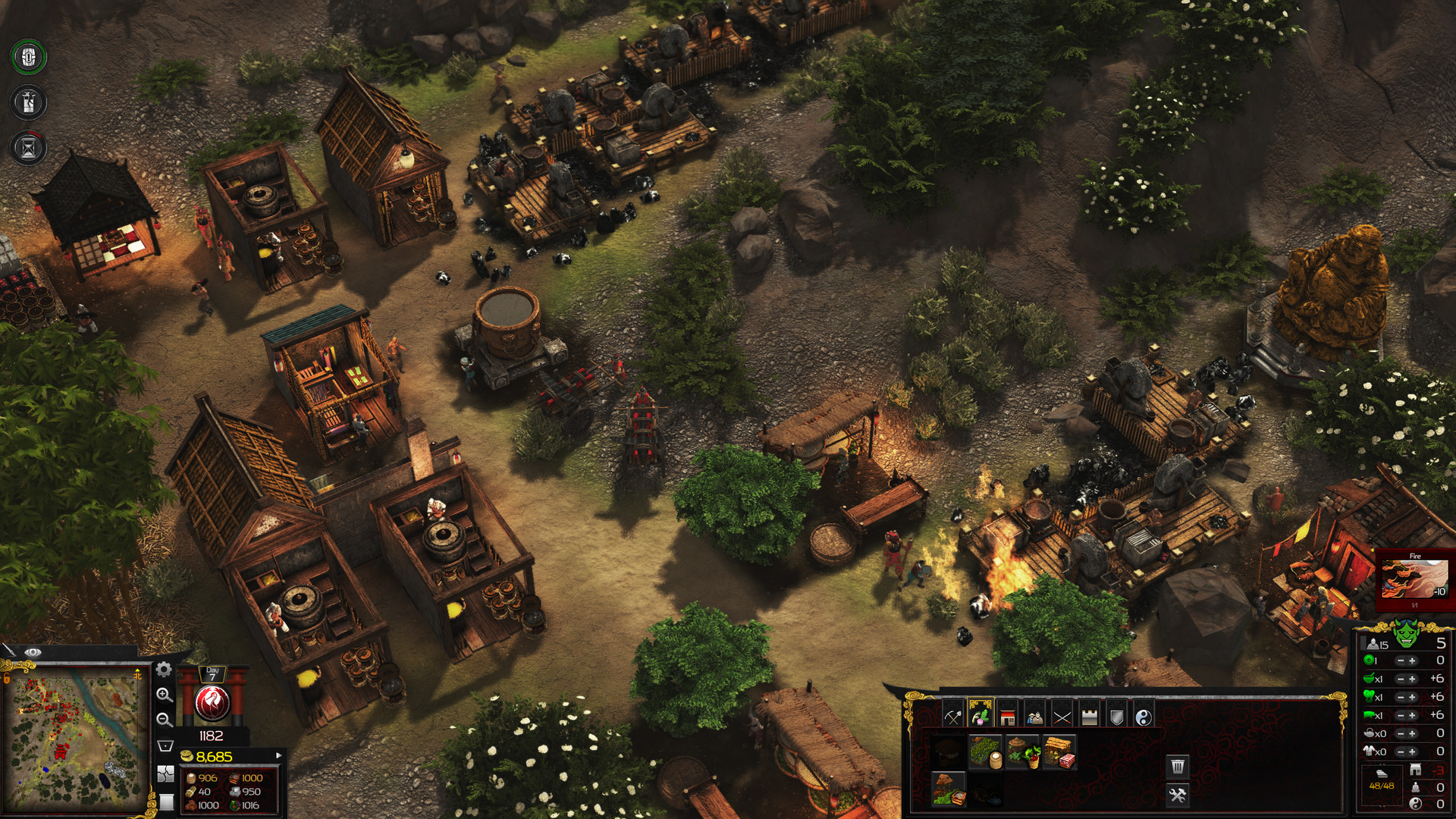The image size is (1456, 819).
Task: Toggle the food/farming category currently highlighted gold
Action: pos(979,717)
